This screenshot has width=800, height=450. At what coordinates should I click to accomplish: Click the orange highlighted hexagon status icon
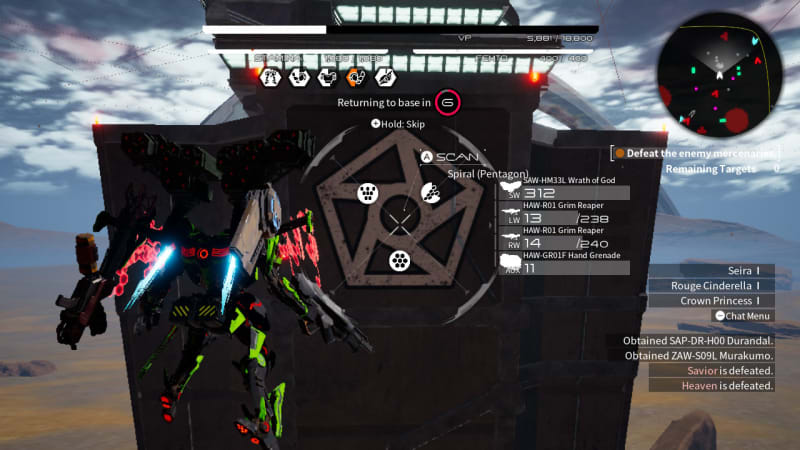coord(356,77)
